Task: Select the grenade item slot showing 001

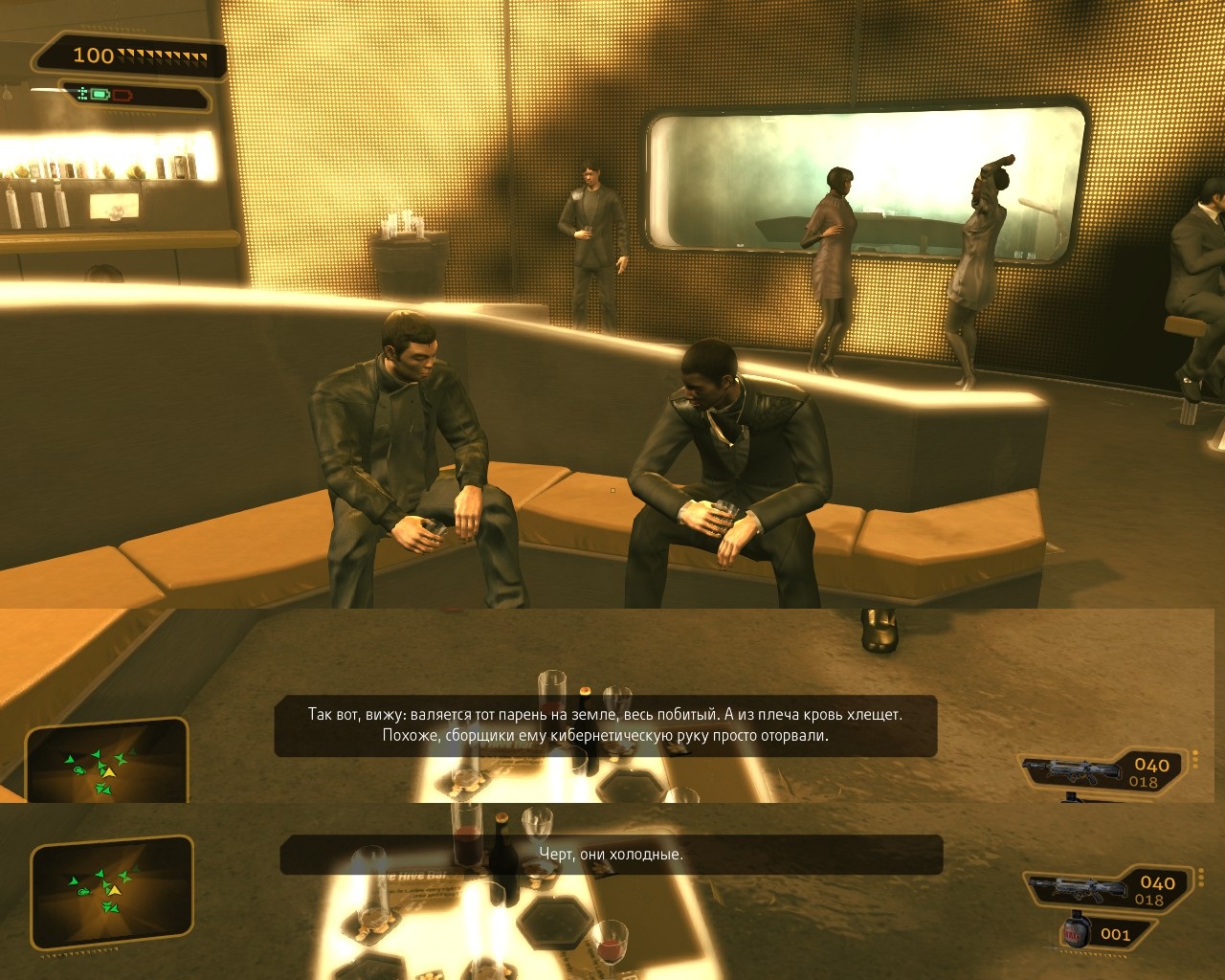Action: (1101, 933)
